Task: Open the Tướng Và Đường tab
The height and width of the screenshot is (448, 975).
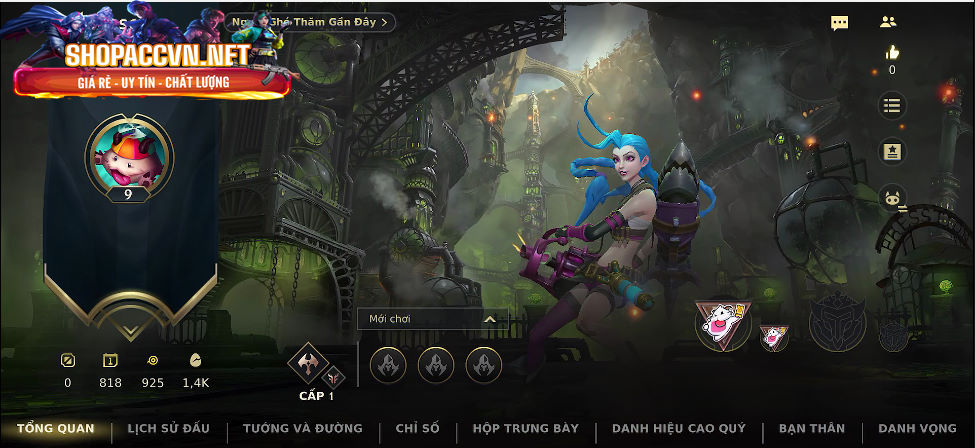Action: [x=303, y=429]
